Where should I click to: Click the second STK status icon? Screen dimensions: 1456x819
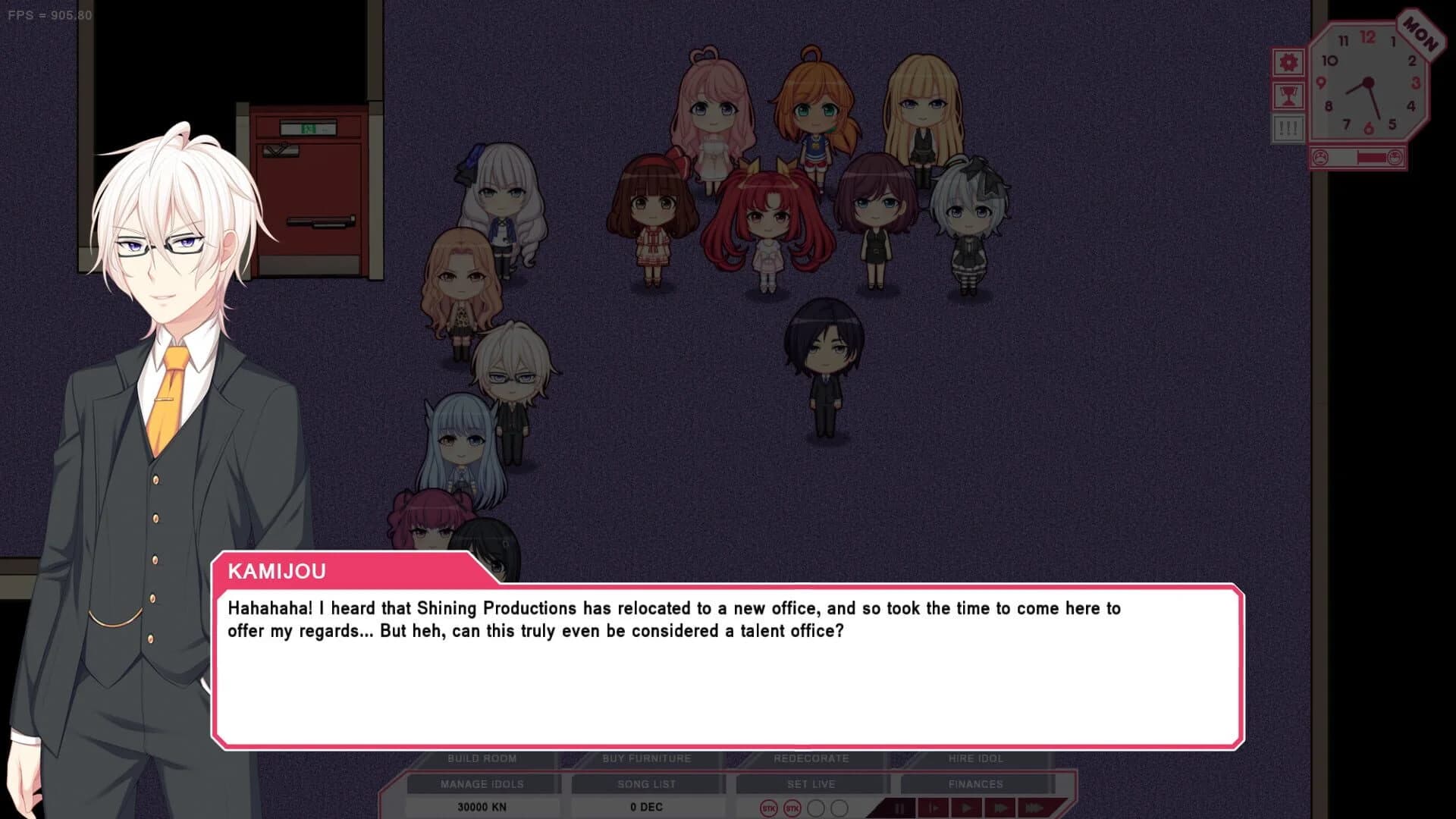792,808
